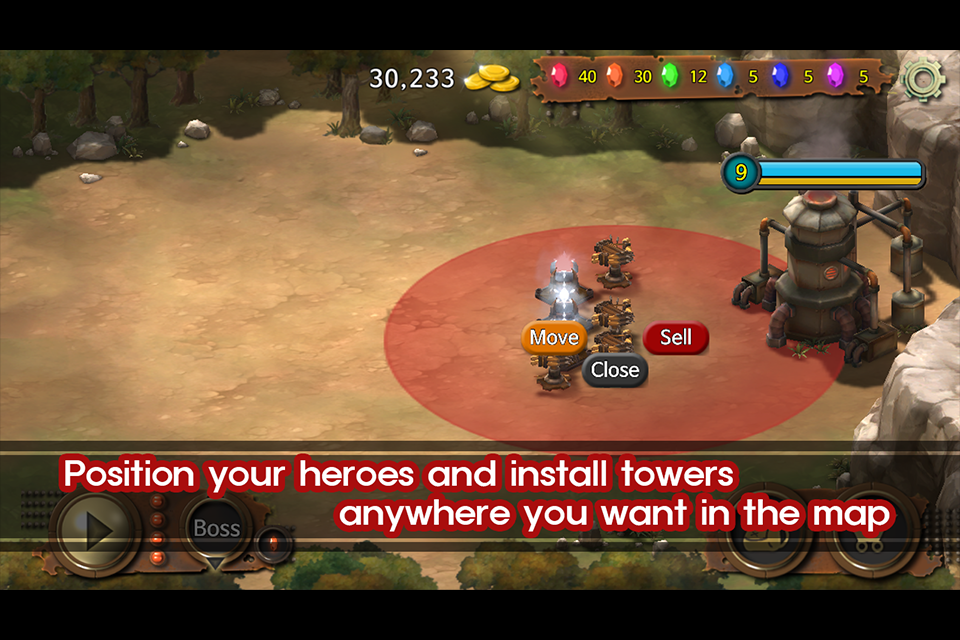Sell the selected tower

(x=676, y=338)
